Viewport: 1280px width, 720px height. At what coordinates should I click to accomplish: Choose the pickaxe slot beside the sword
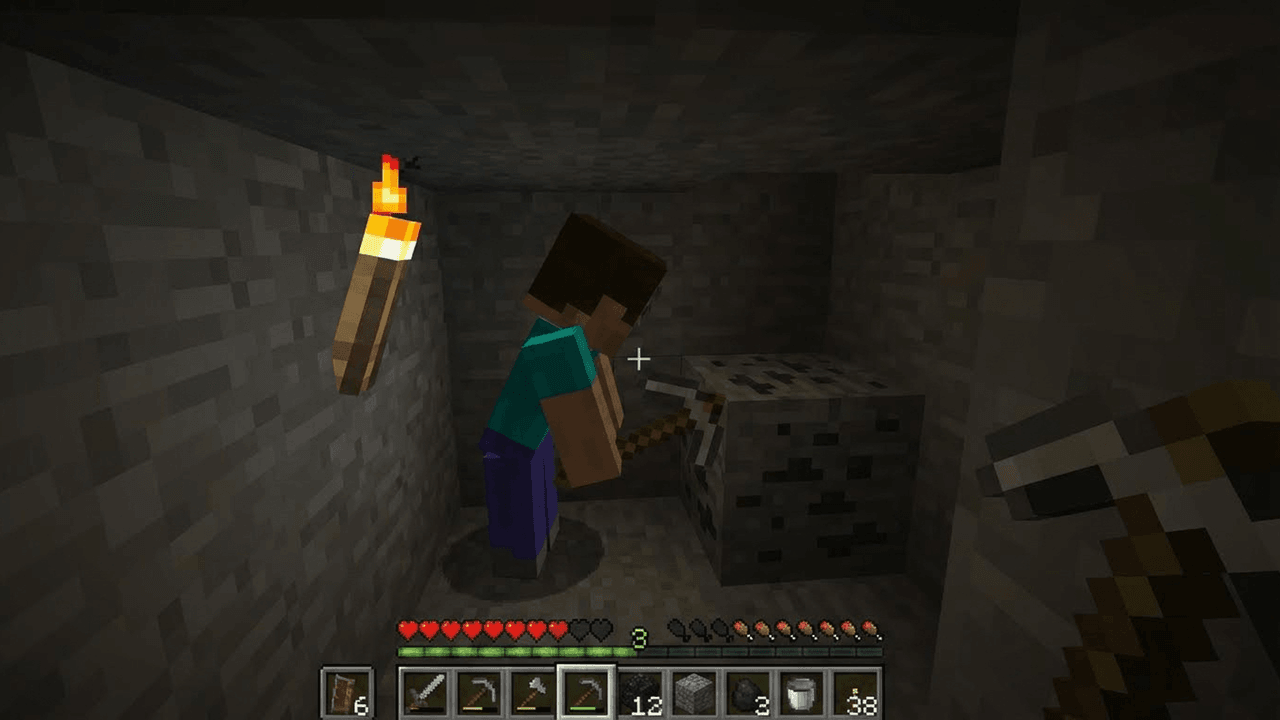click(478, 692)
